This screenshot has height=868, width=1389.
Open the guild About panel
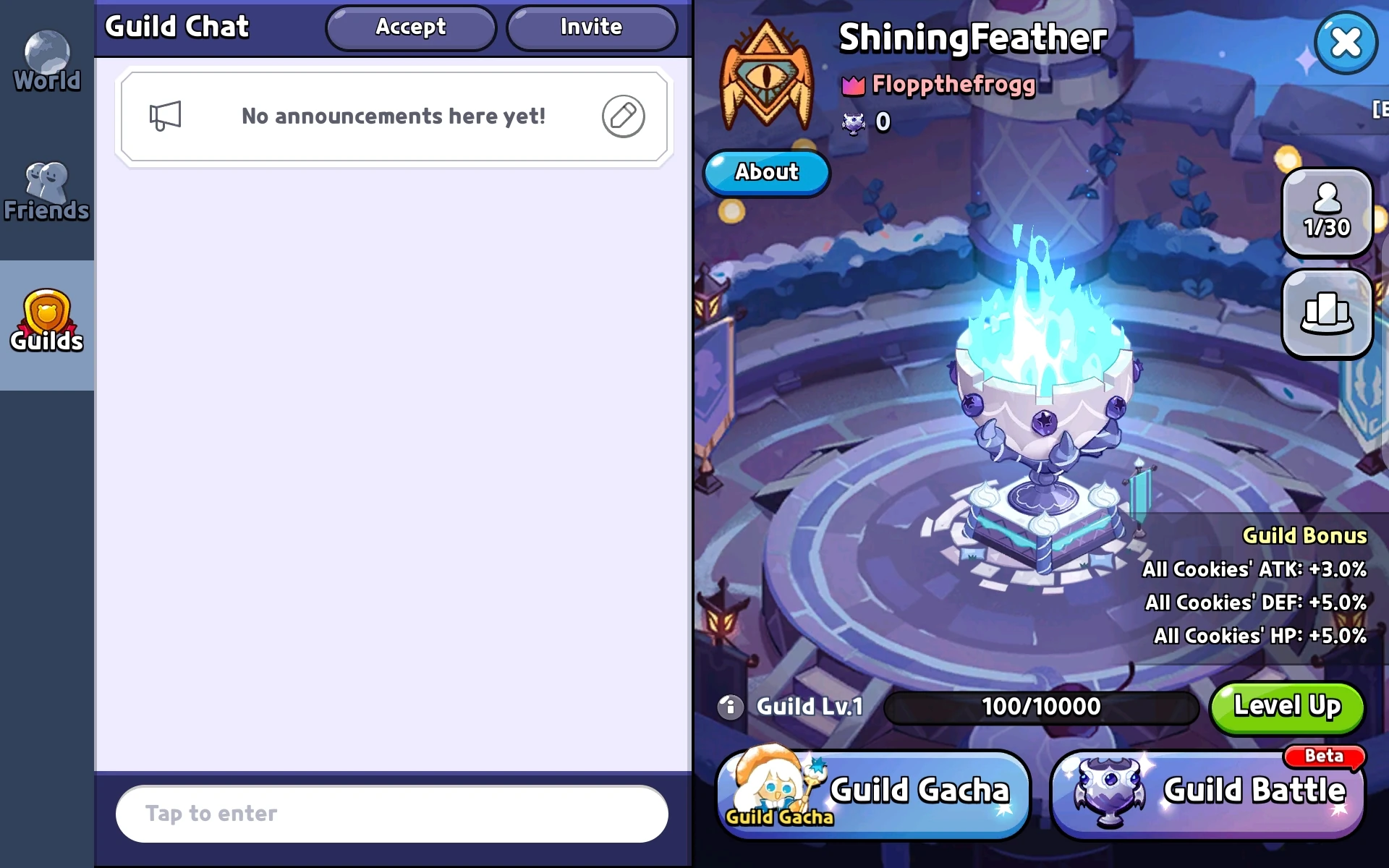(x=766, y=173)
